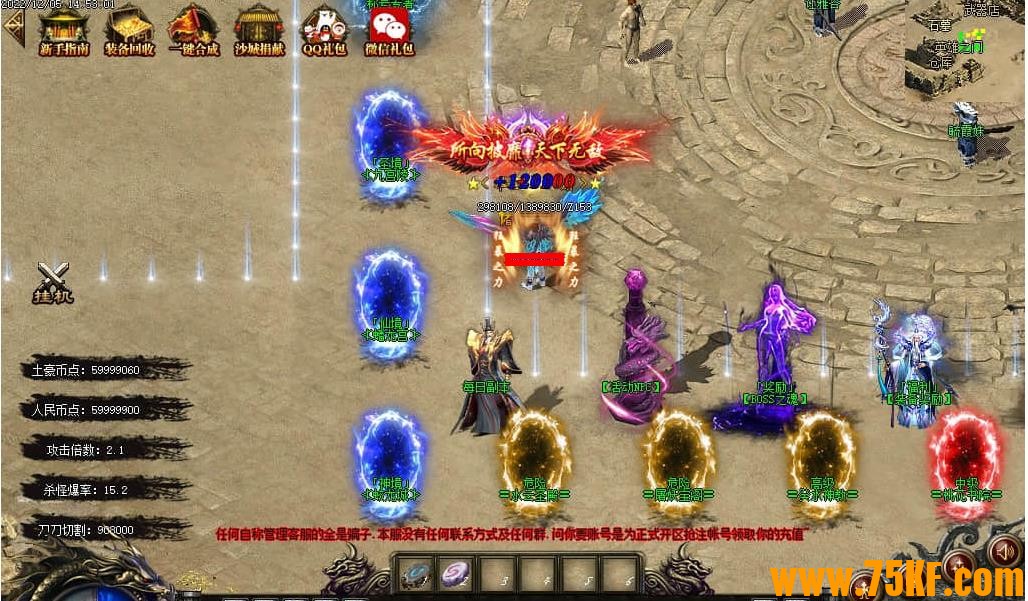Toggle the sound speaker button
The width and height of the screenshot is (1028, 601).
click(x=1002, y=551)
